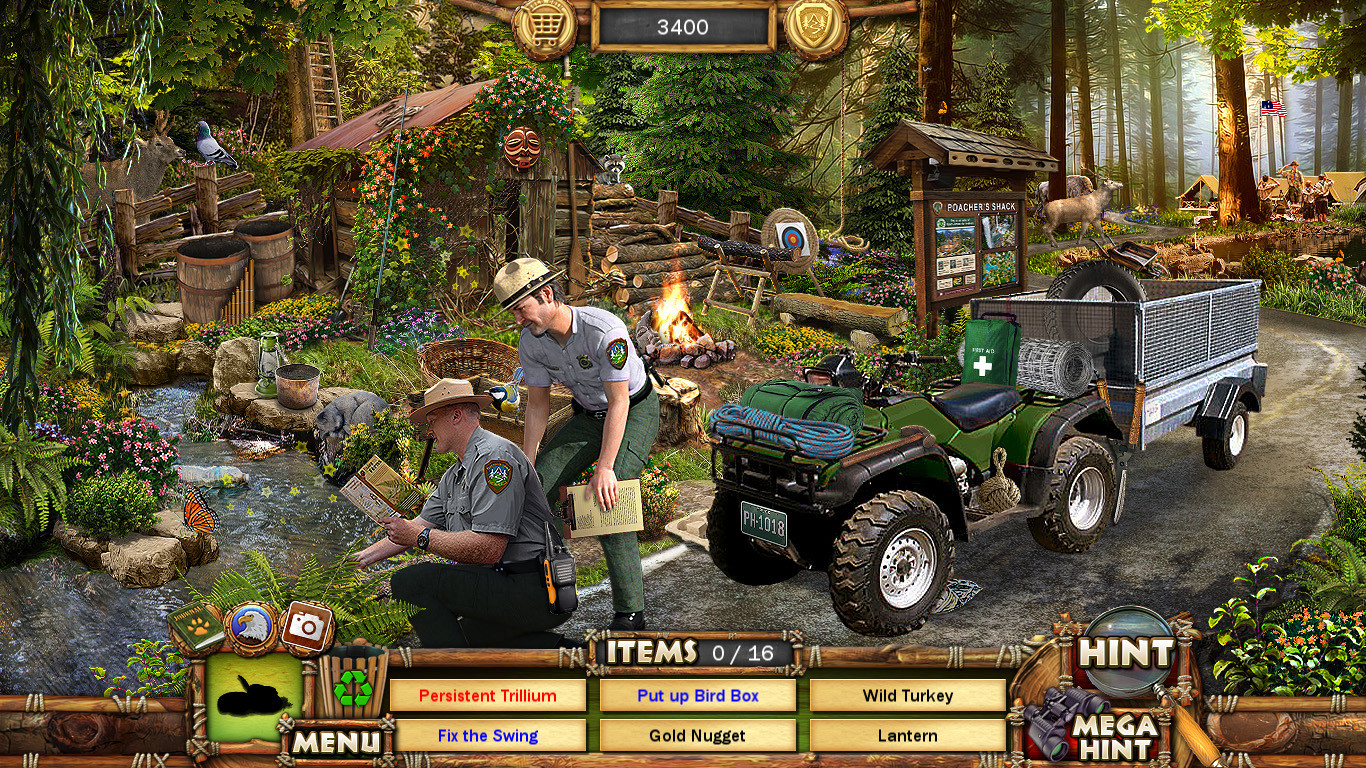The height and width of the screenshot is (768, 1366).
Task: Click the Poacher's Shack notice board
Action: click(975, 240)
